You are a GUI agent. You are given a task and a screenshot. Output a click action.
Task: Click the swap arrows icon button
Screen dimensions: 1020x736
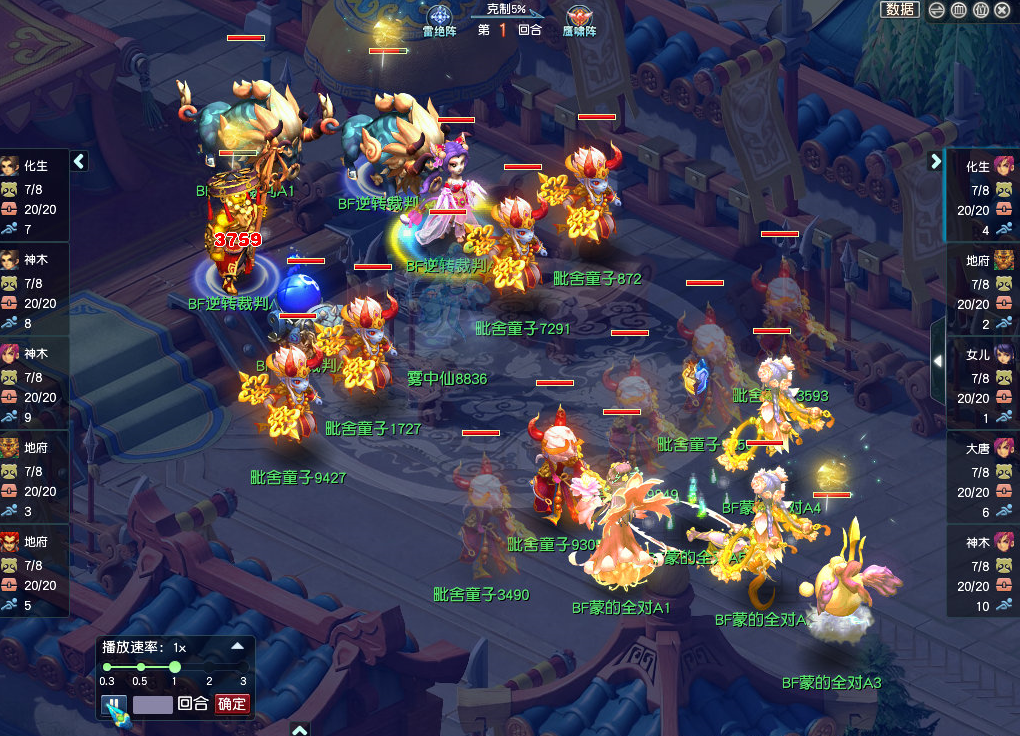937,9
